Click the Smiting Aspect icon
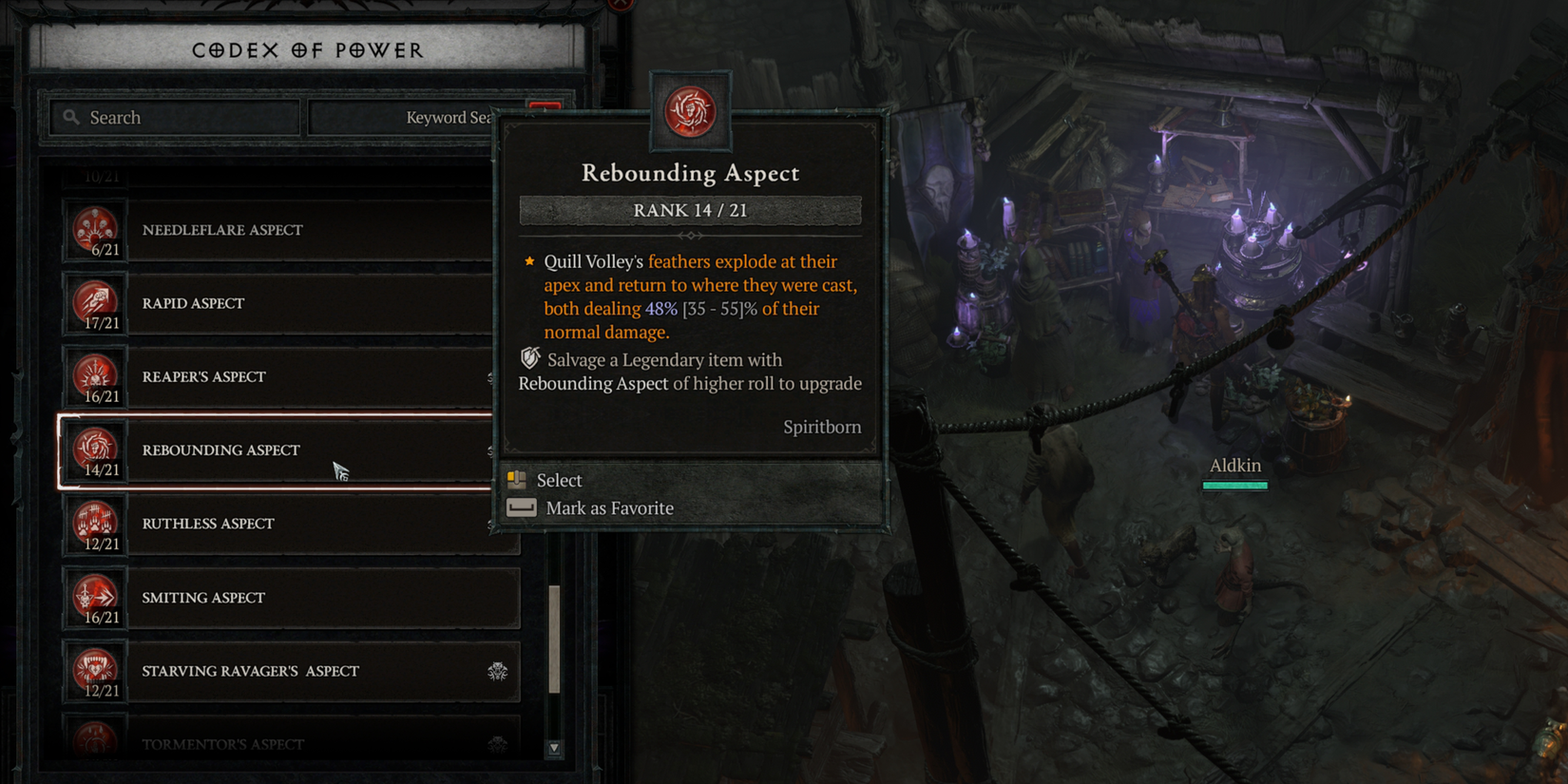This screenshot has width=1568, height=784. pyautogui.click(x=96, y=598)
